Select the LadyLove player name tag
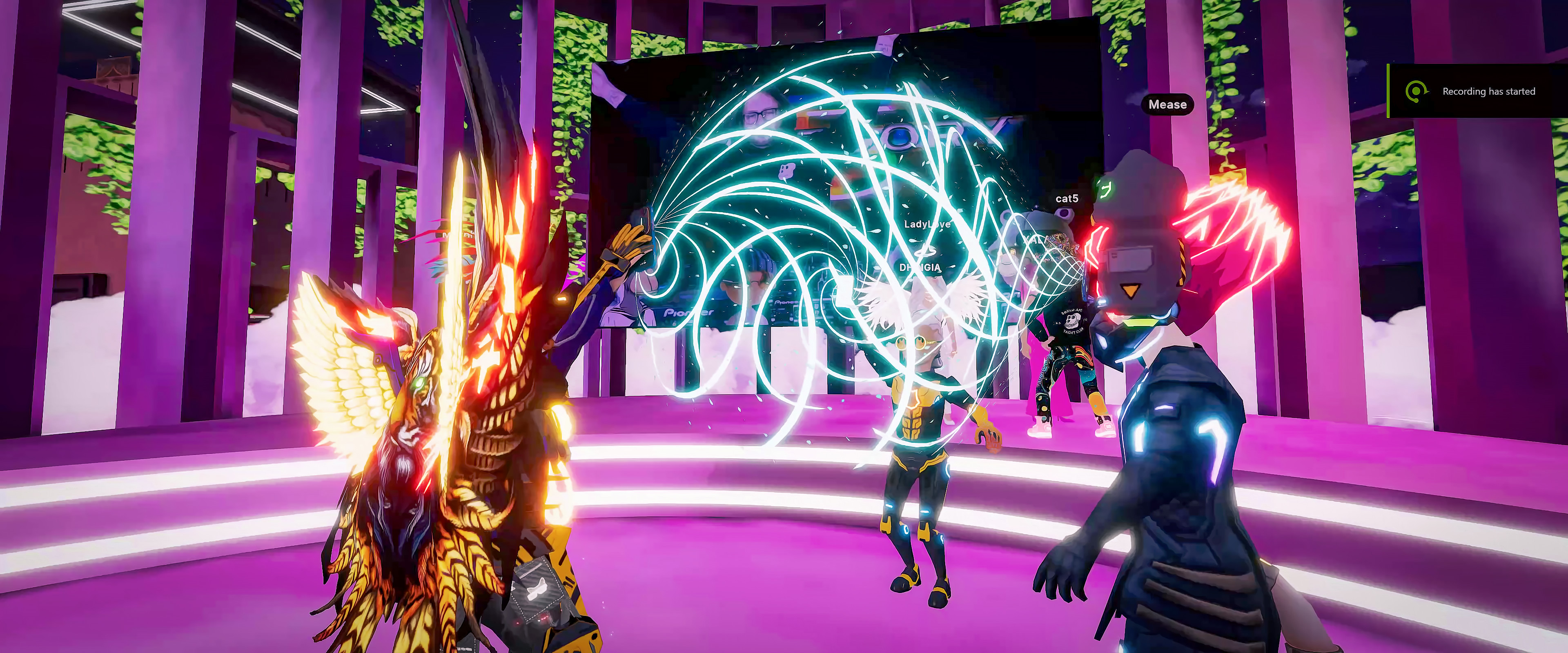 click(927, 224)
